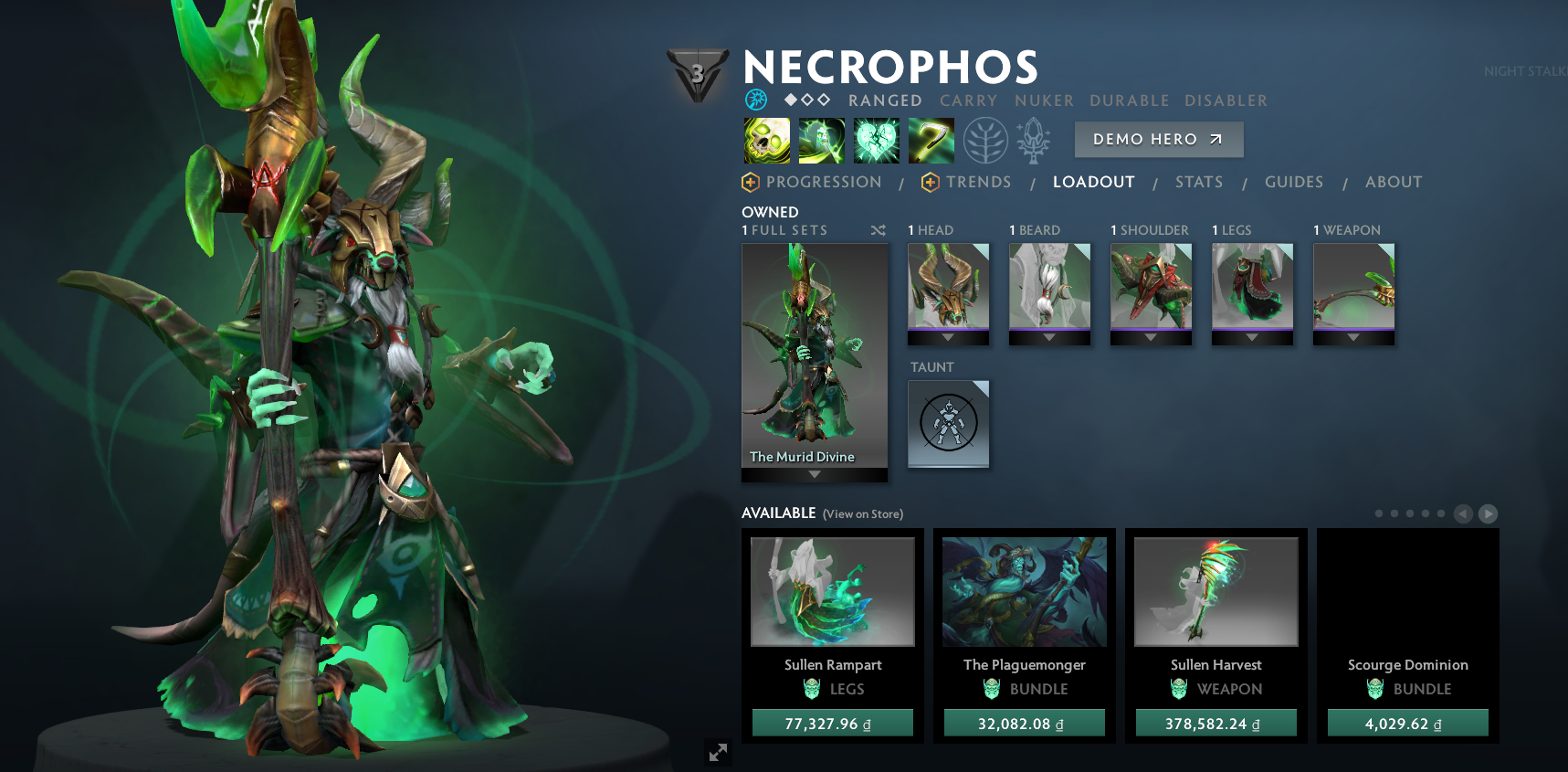This screenshot has width=1568, height=772.
Task: Select the Sullen Harvest weapon thumbnail
Action: (1215, 591)
